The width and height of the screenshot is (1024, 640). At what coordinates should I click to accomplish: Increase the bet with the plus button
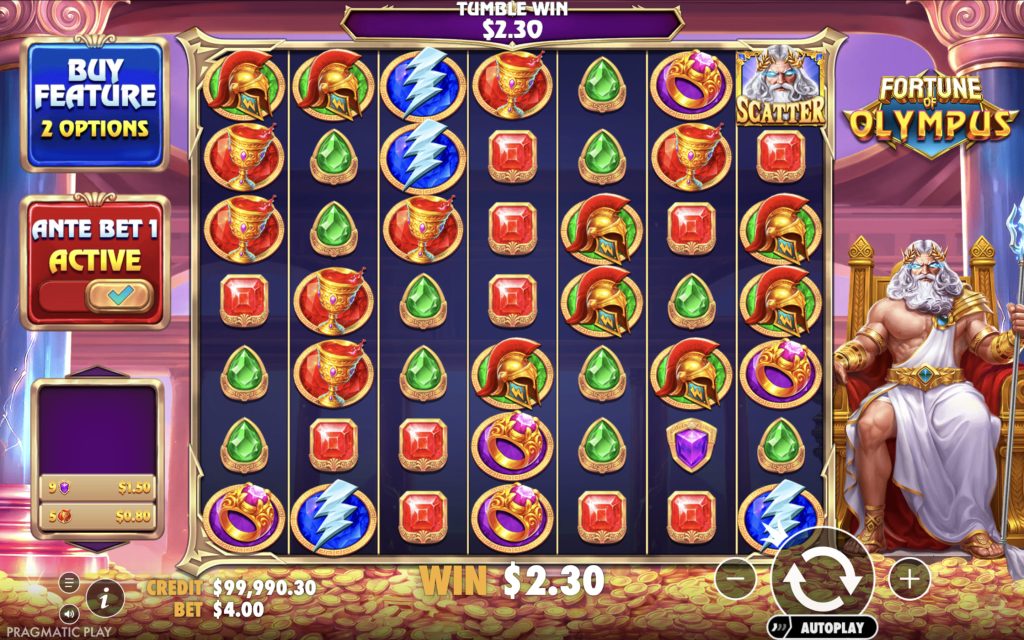(908, 577)
